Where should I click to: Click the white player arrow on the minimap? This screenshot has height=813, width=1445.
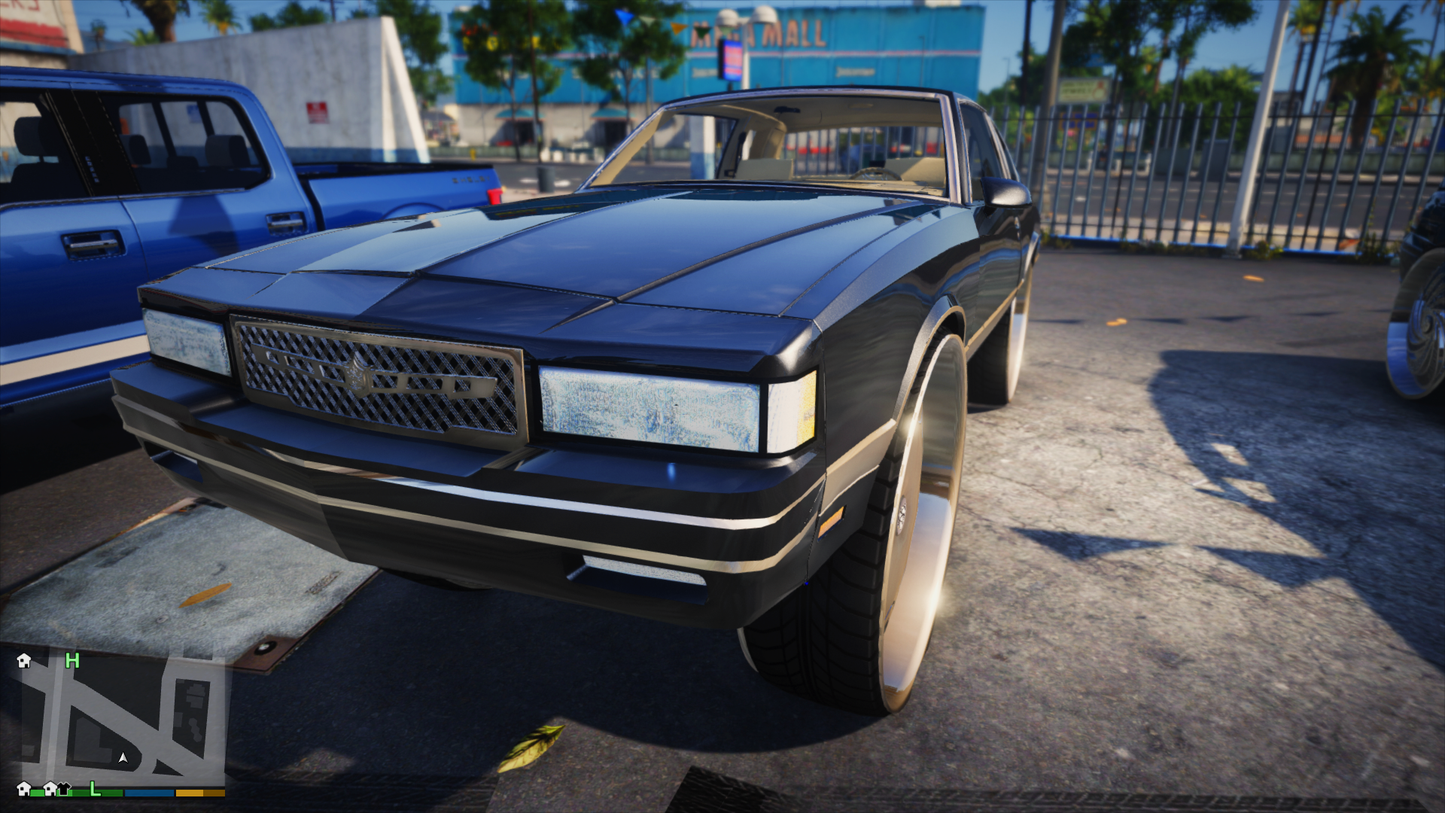pyautogui.click(x=123, y=758)
